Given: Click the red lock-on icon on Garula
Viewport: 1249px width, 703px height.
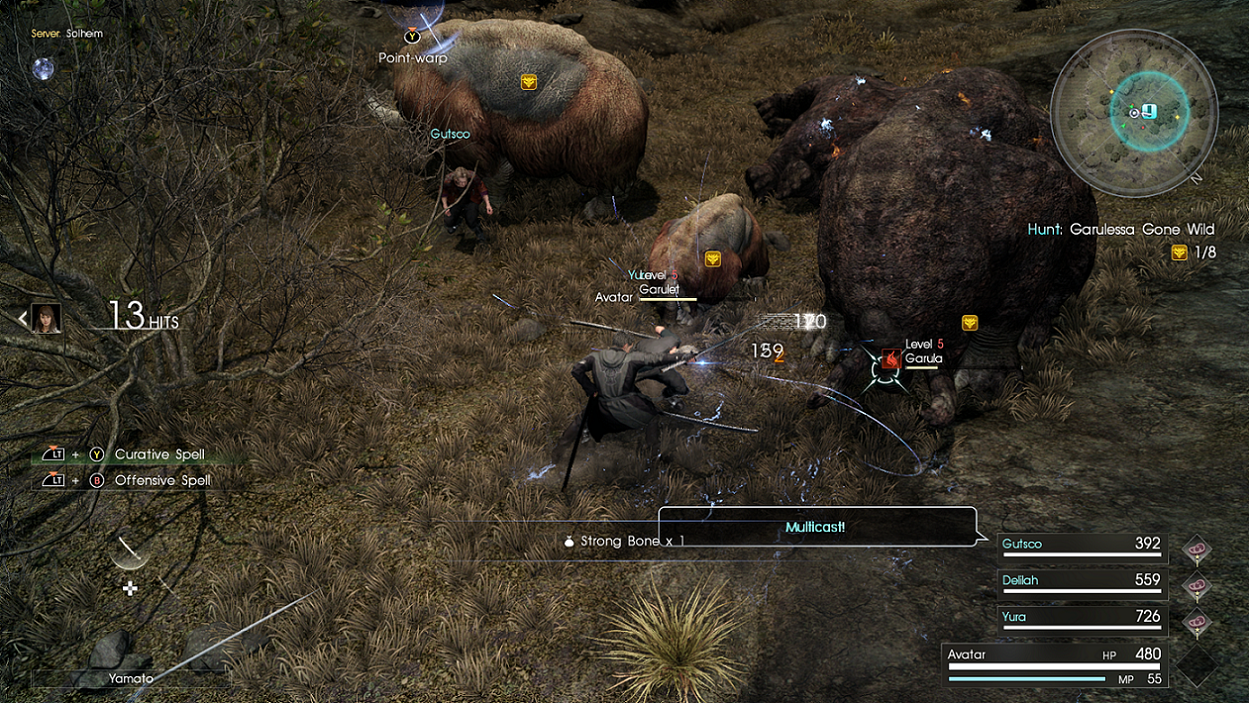Looking at the screenshot, I should (889, 359).
